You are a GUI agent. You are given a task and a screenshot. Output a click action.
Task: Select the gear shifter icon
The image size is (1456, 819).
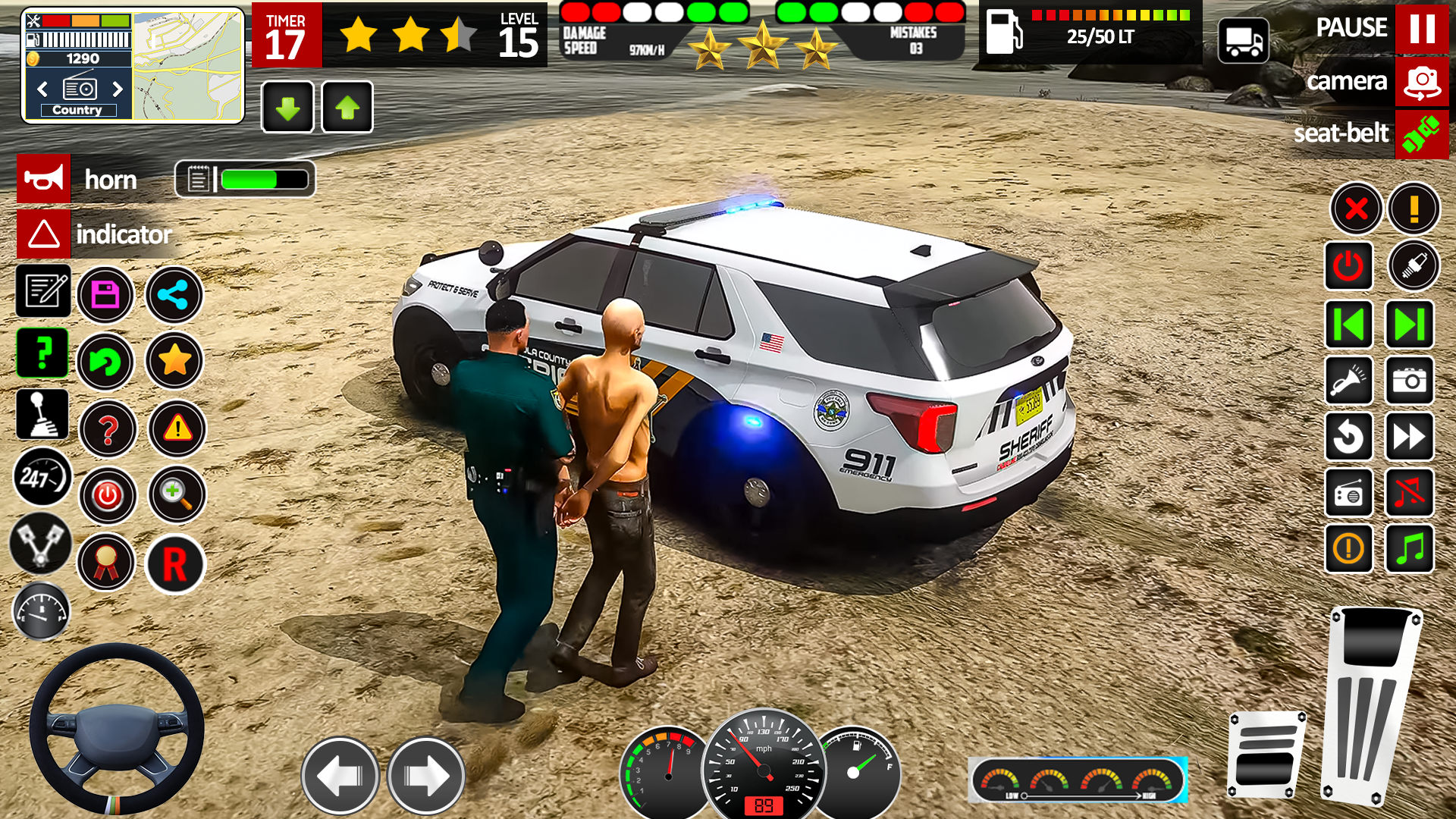tap(42, 413)
